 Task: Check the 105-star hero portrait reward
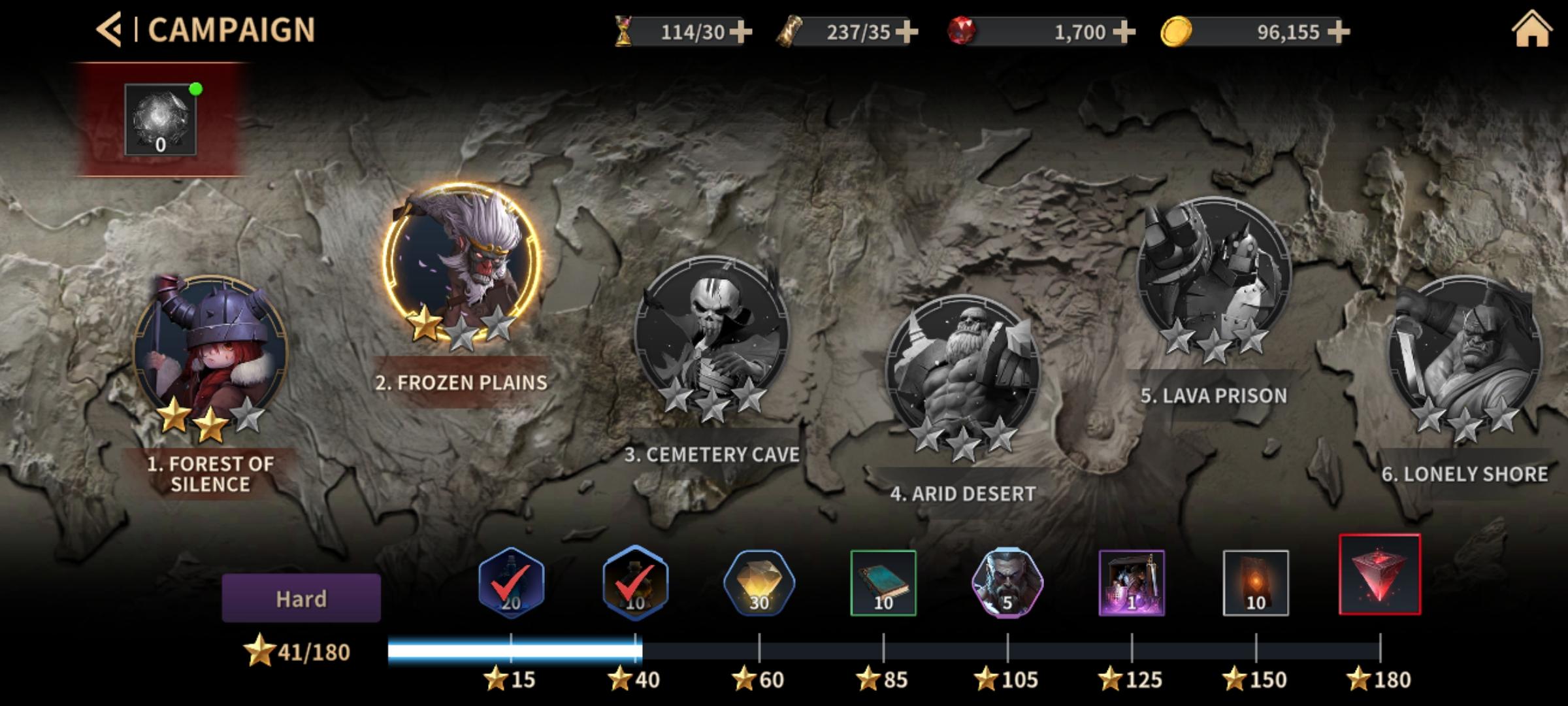click(1007, 583)
